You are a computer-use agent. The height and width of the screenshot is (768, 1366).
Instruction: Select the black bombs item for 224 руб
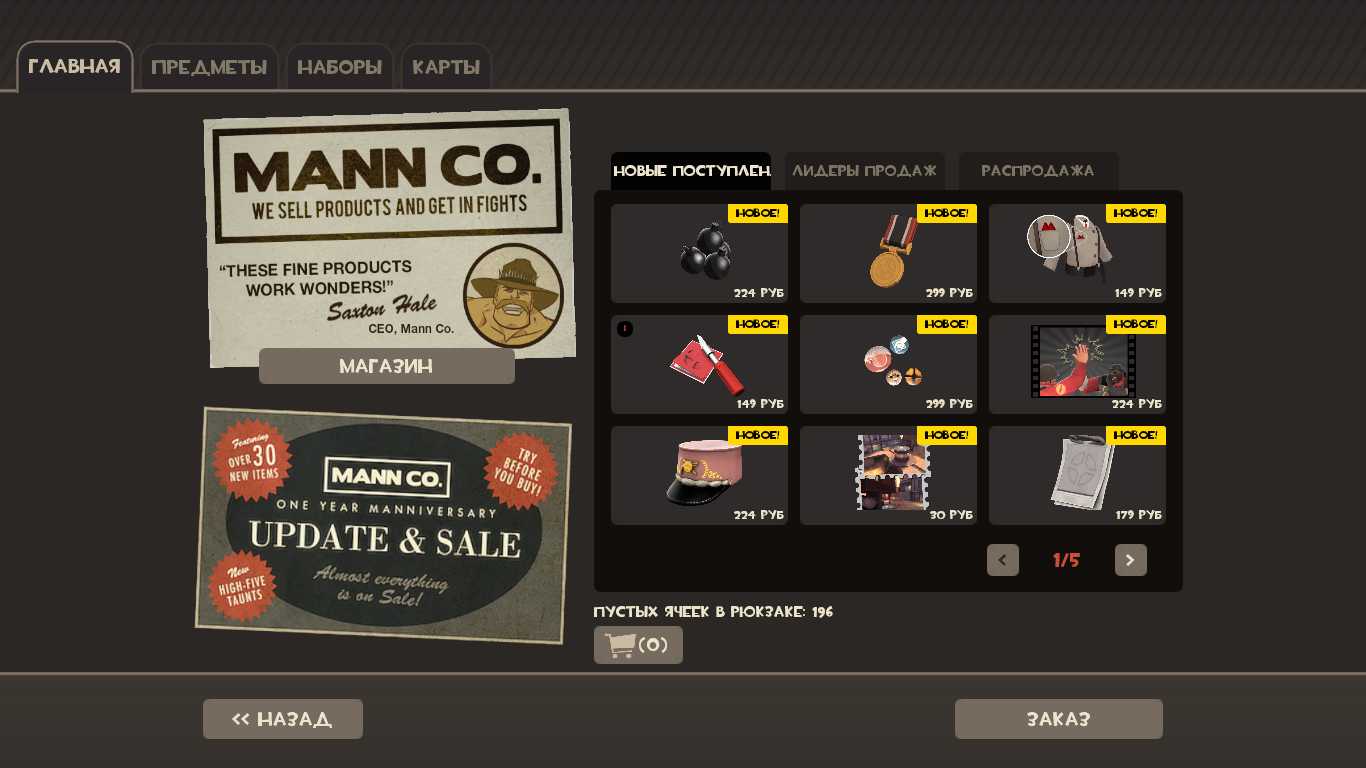coord(699,253)
